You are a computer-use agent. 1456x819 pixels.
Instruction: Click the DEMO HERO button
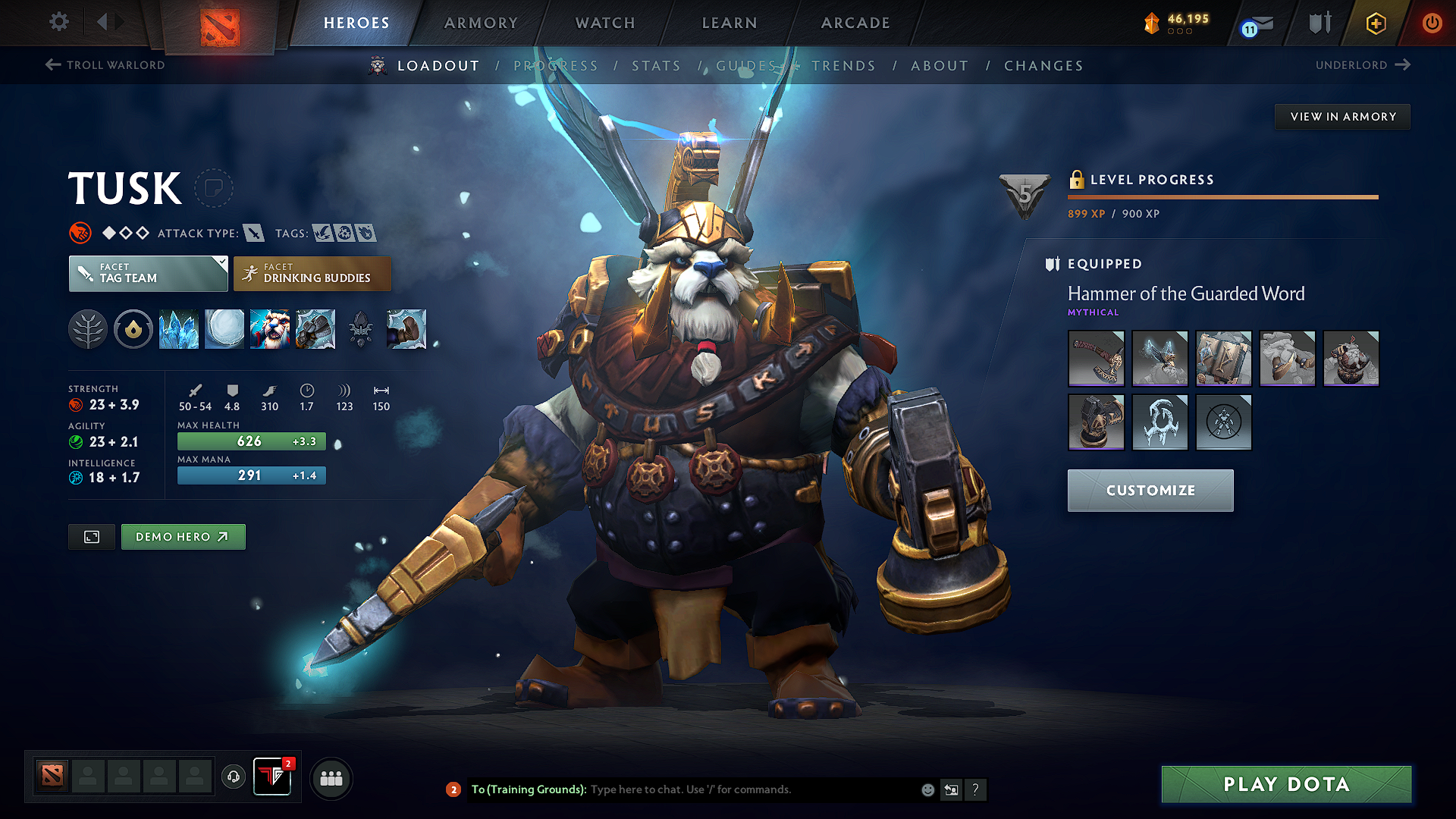(x=183, y=536)
